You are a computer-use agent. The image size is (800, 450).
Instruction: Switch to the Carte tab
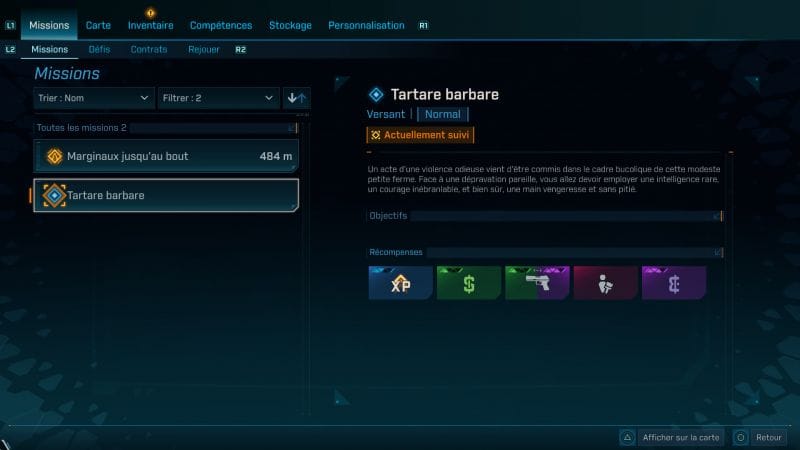point(98,25)
